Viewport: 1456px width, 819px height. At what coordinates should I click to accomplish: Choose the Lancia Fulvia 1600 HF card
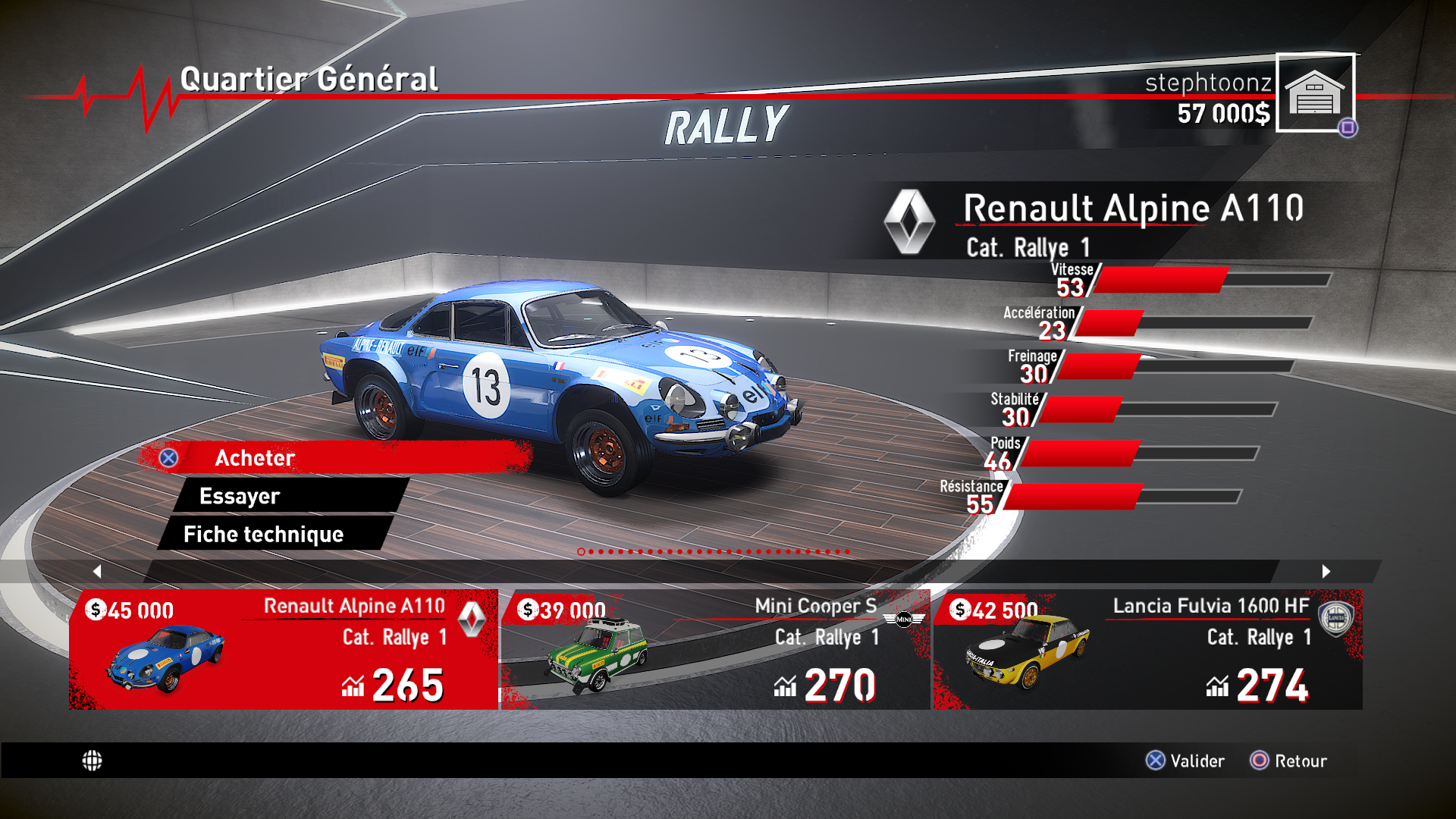point(1147,649)
